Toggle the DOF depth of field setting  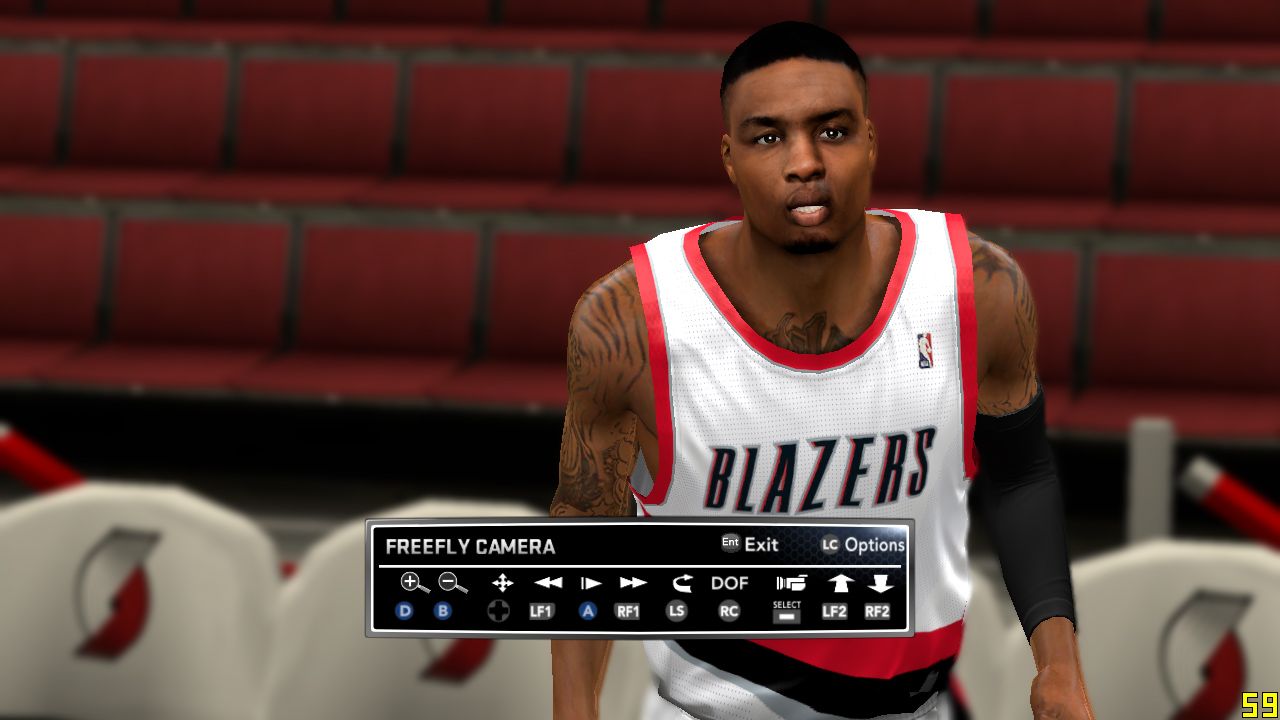pyautogui.click(x=730, y=583)
